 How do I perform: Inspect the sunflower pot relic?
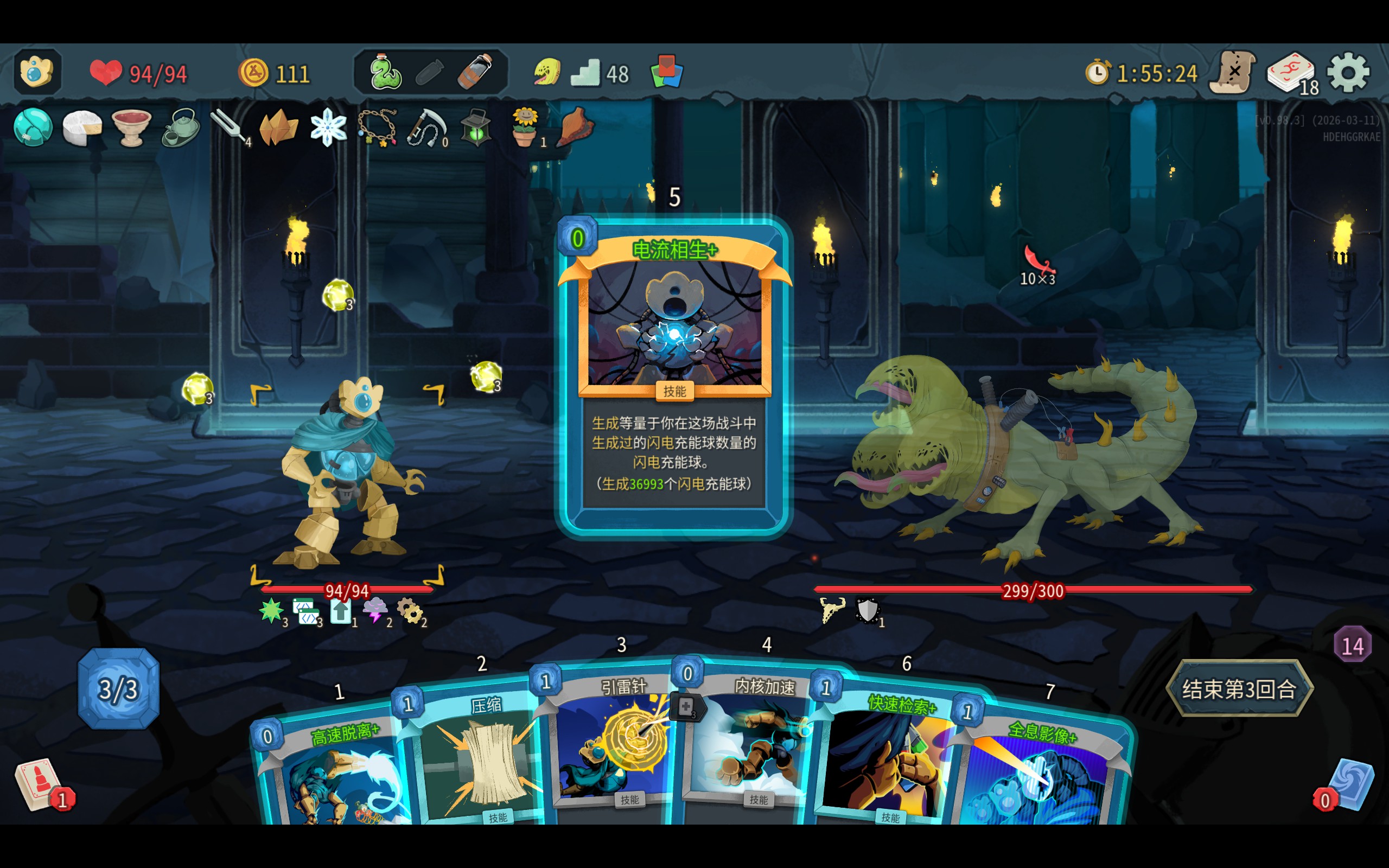pos(525,127)
